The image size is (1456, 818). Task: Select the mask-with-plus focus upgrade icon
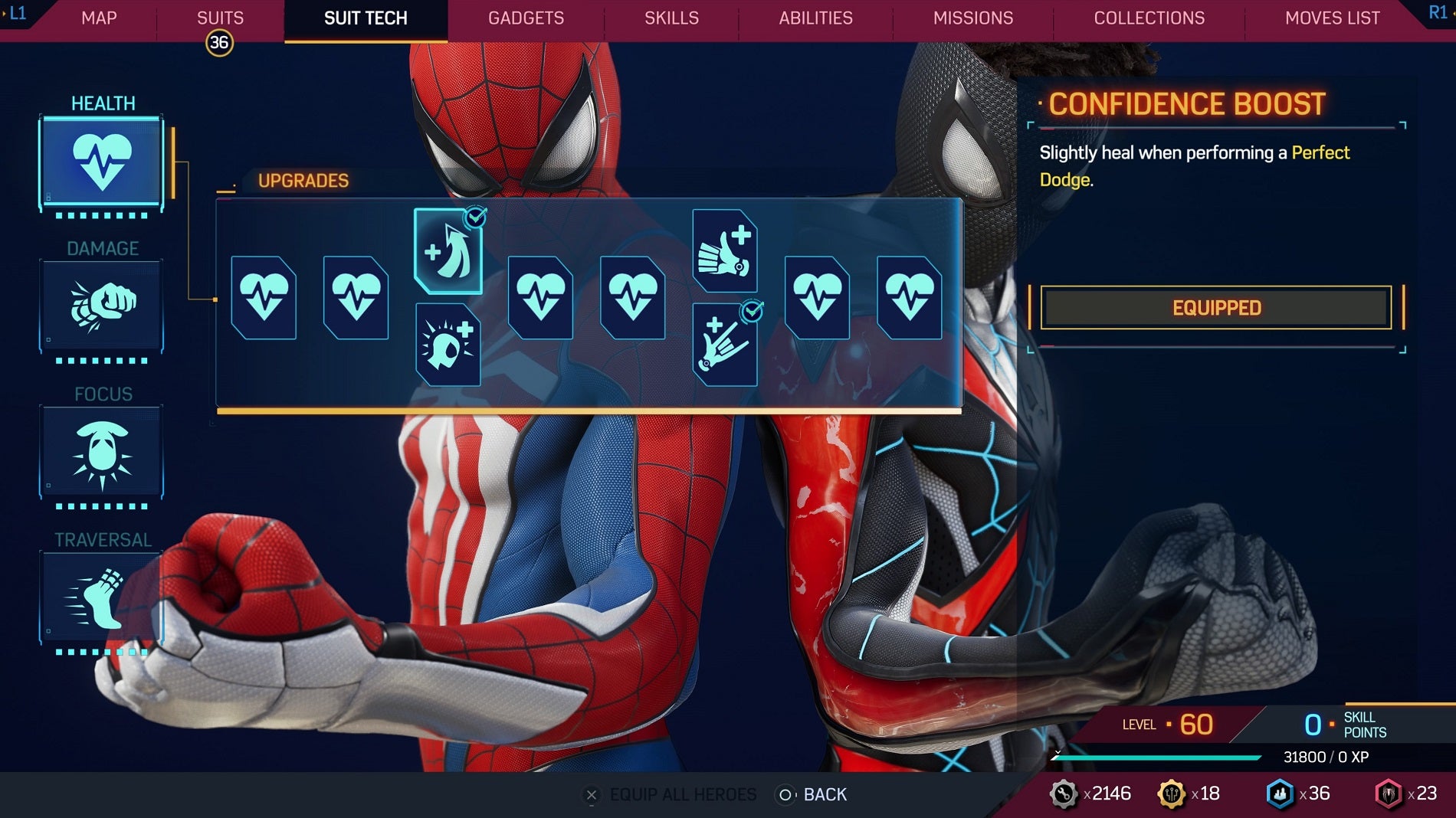[449, 343]
